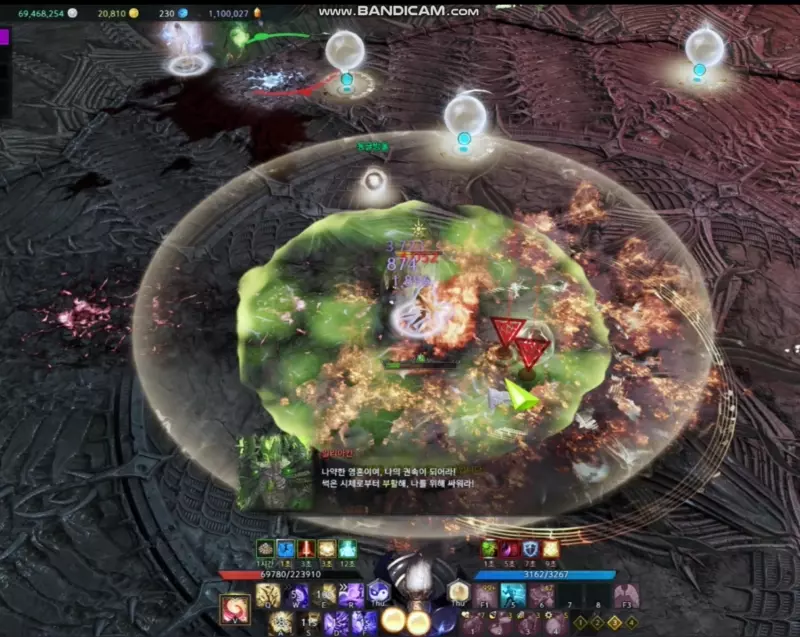The width and height of the screenshot is (800, 637).
Task: Cast the skill bound to E
Action: pos(324,596)
